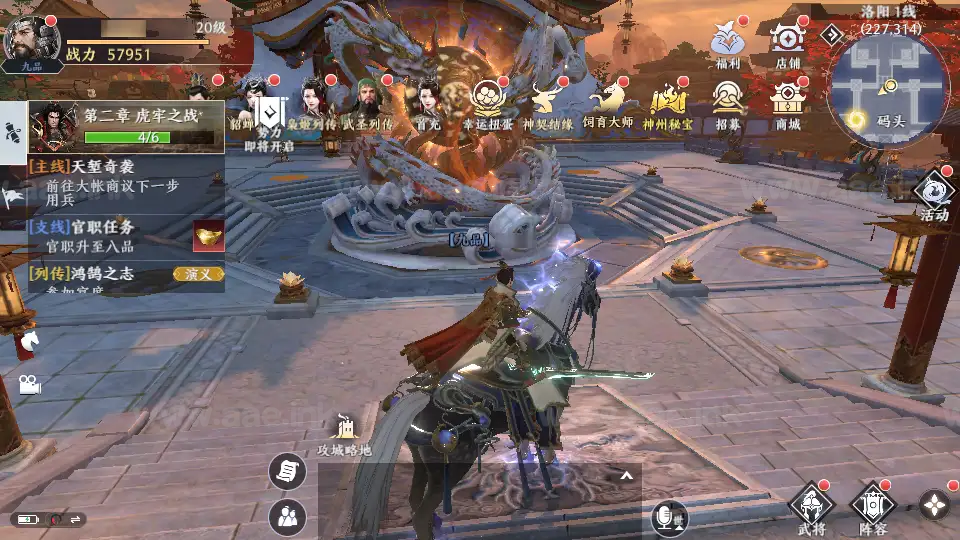The image size is (960, 540).
Task: Open the 招募 recruit icon
Action: tap(728, 104)
